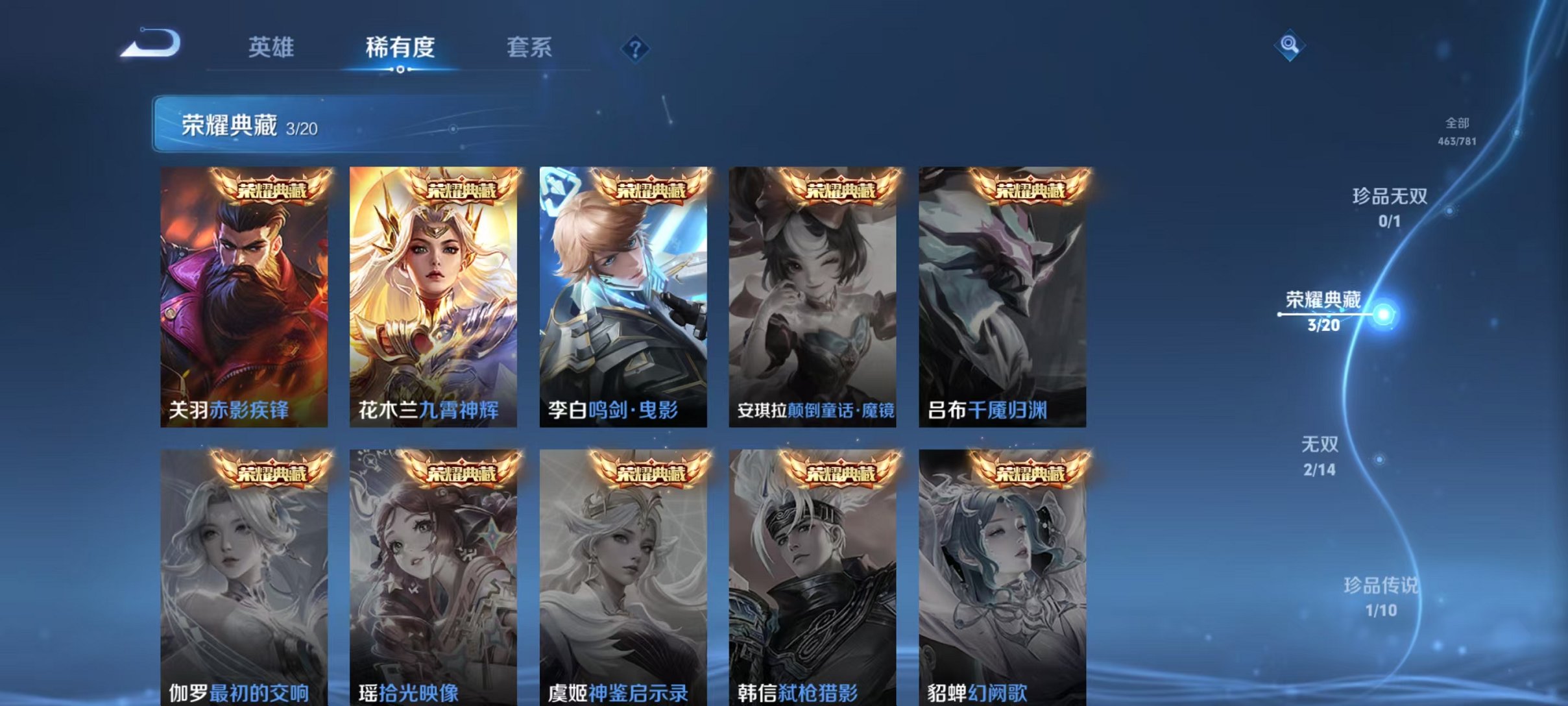
Task: Click the page indicator dot under 稀有度
Action: coord(400,67)
